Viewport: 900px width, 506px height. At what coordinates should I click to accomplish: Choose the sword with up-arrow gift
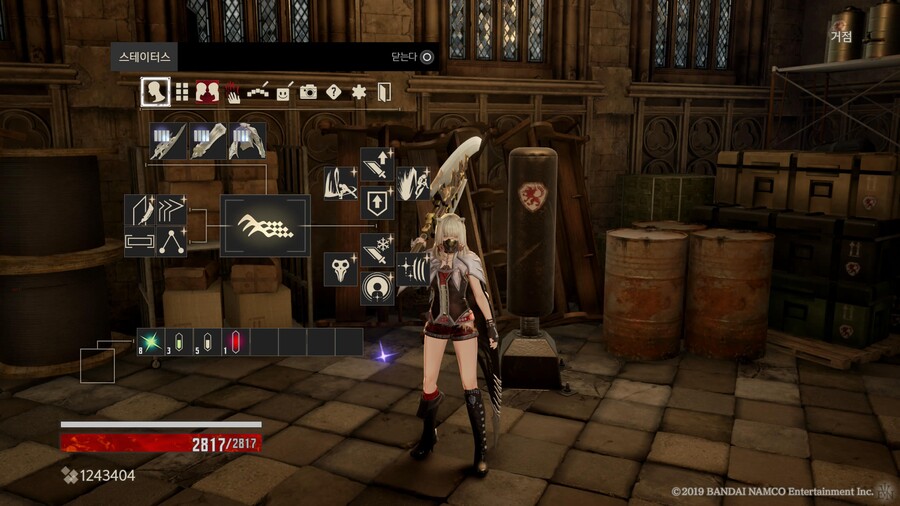click(x=377, y=166)
